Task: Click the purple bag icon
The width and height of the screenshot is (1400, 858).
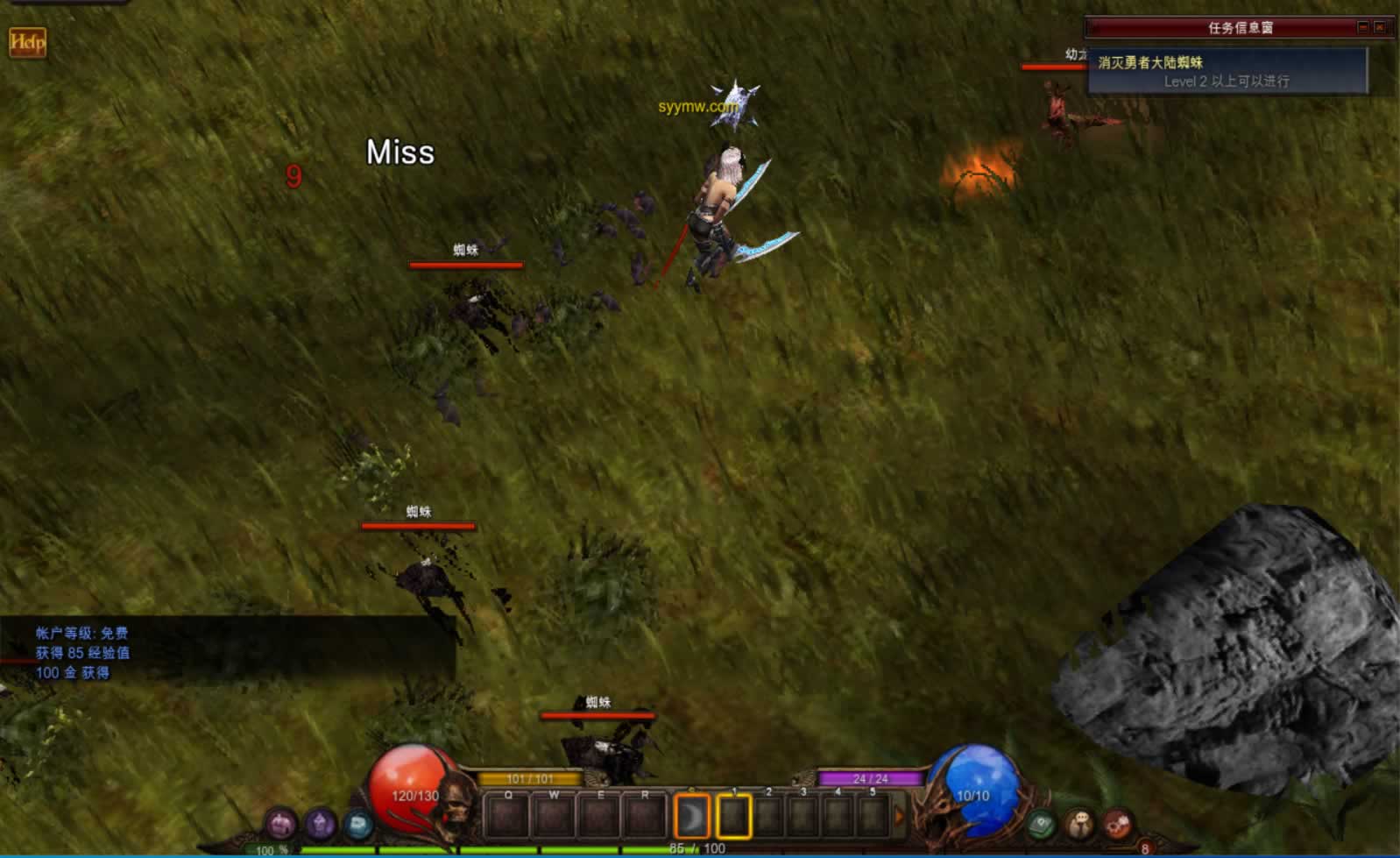Action: [281, 824]
